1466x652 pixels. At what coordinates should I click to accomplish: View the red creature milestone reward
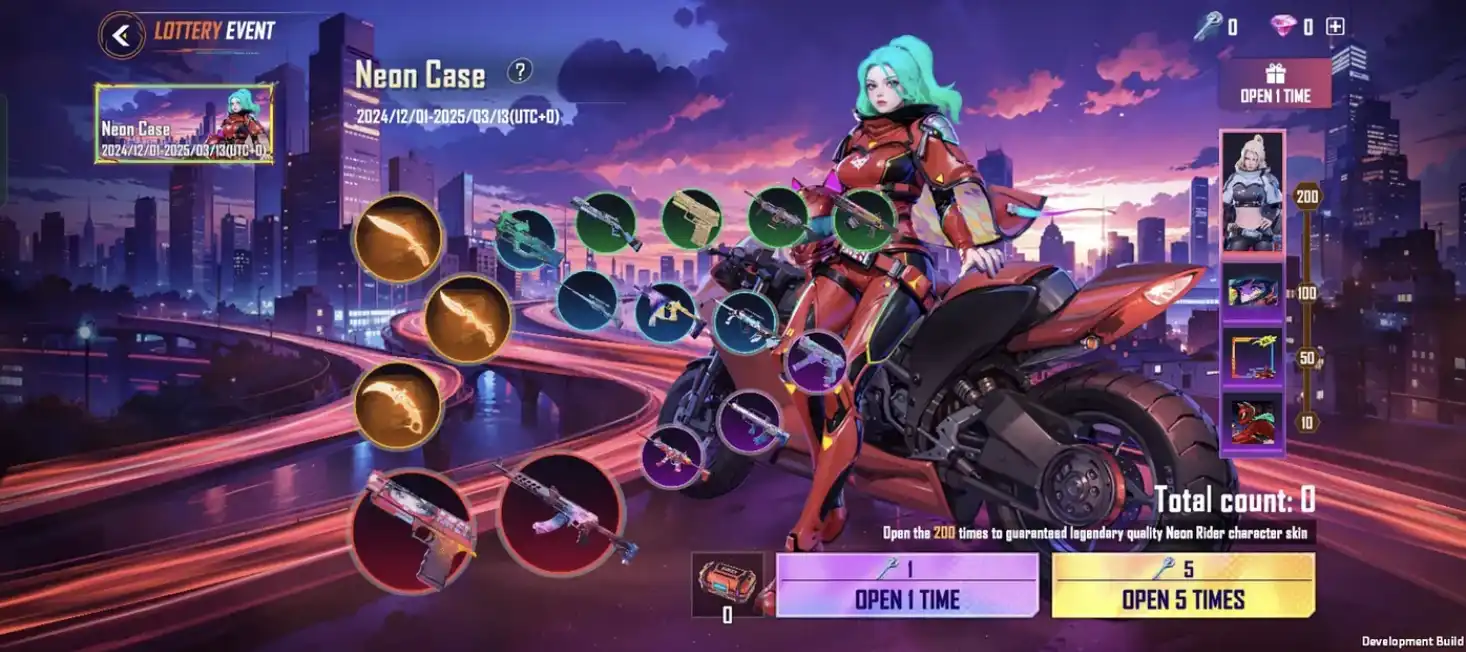coord(1252,422)
